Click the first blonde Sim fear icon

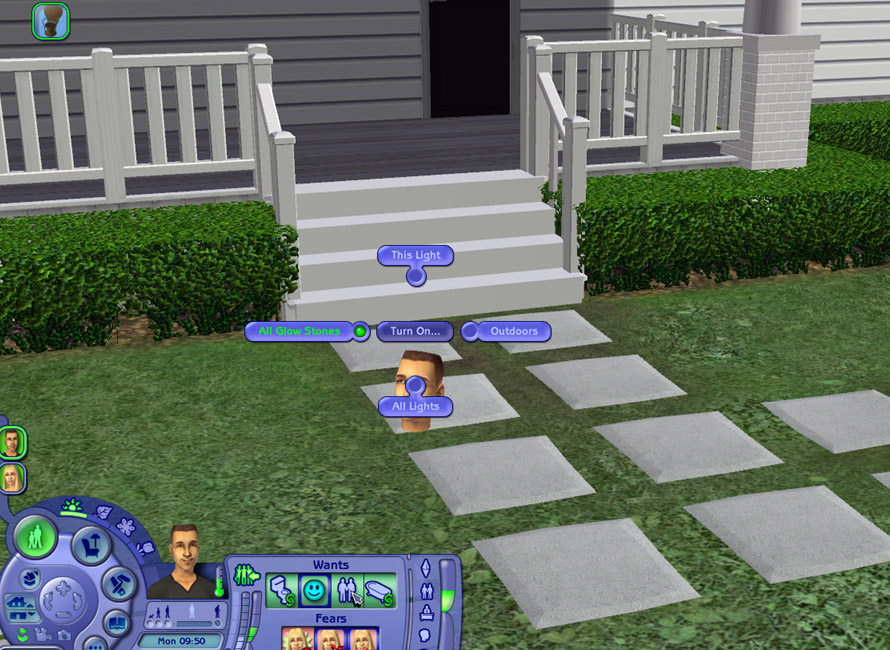297,638
